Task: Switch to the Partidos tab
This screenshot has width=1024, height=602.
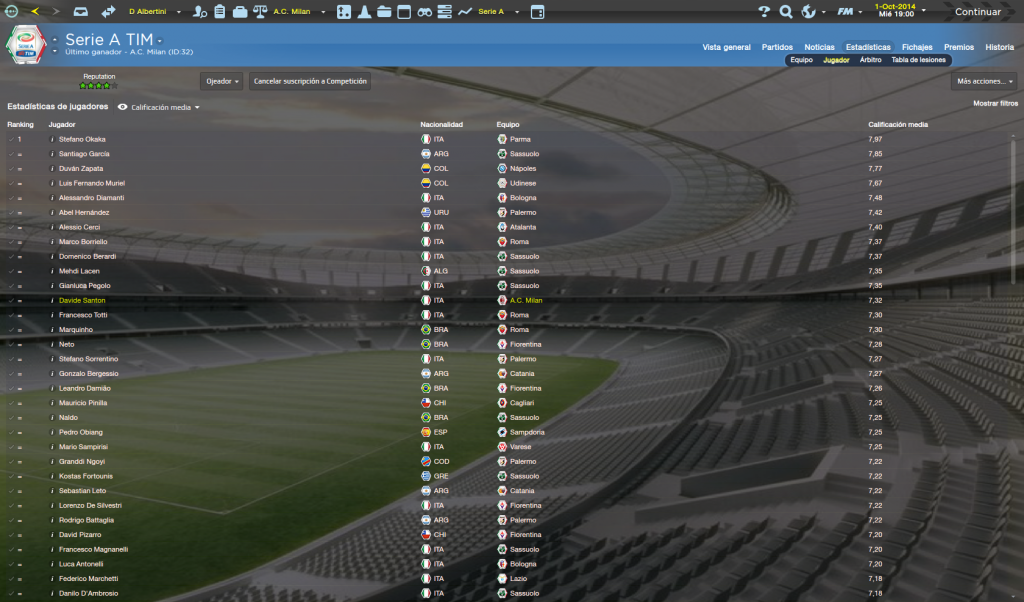Action: pyautogui.click(x=777, y=47)
